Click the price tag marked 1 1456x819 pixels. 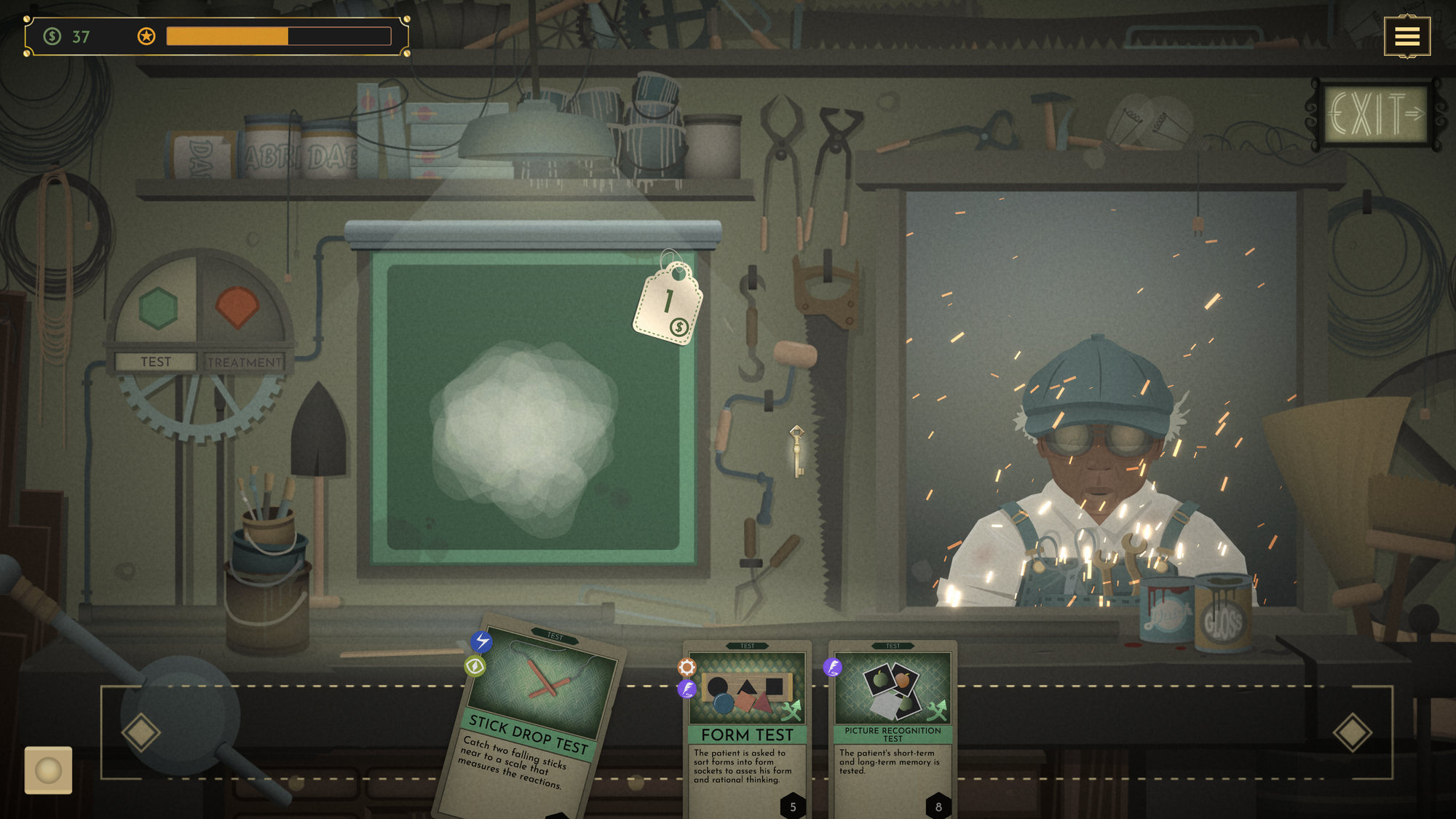click(668, 306)
